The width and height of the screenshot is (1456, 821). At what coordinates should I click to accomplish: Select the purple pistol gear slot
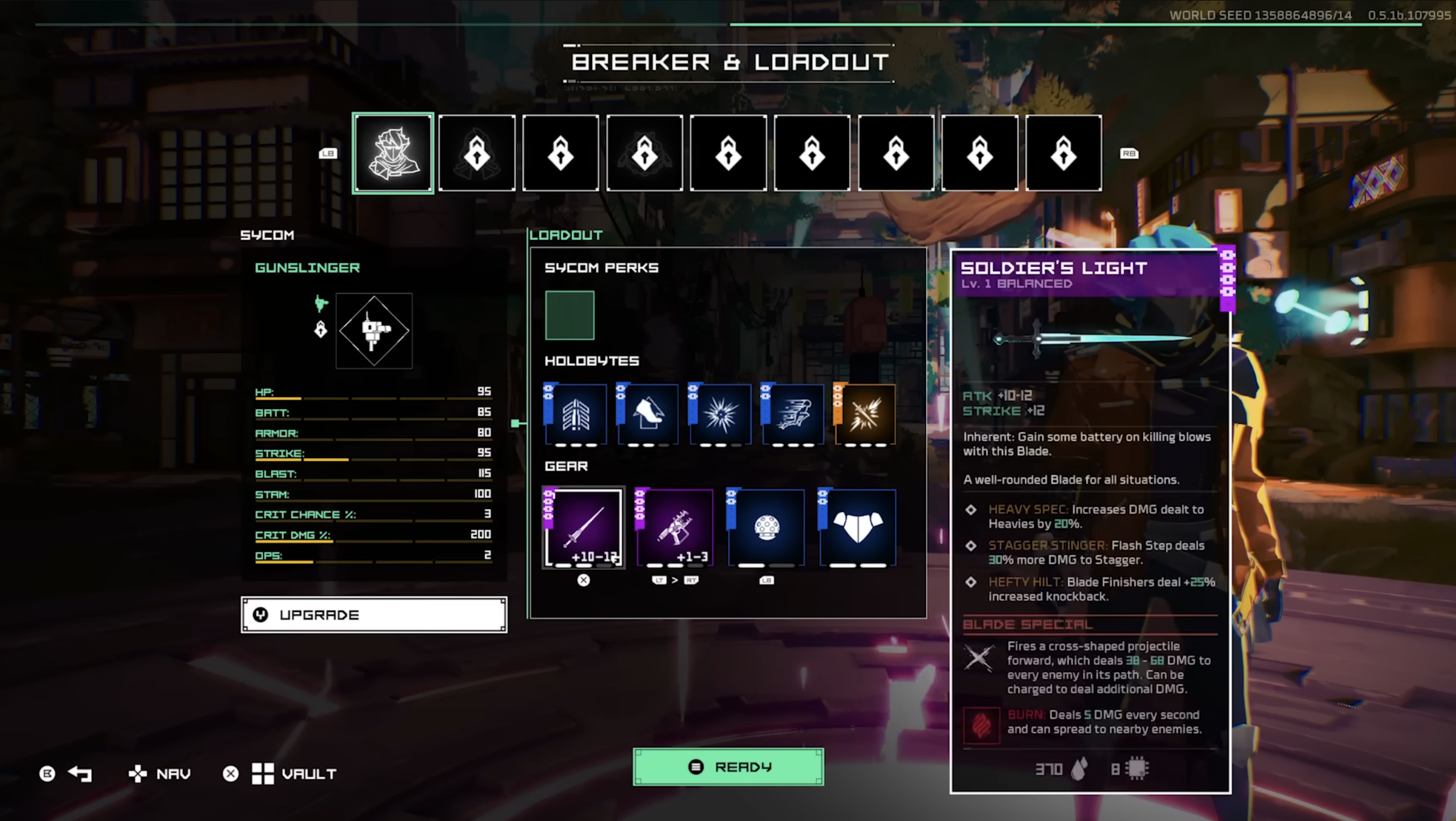tap(675, 528)
